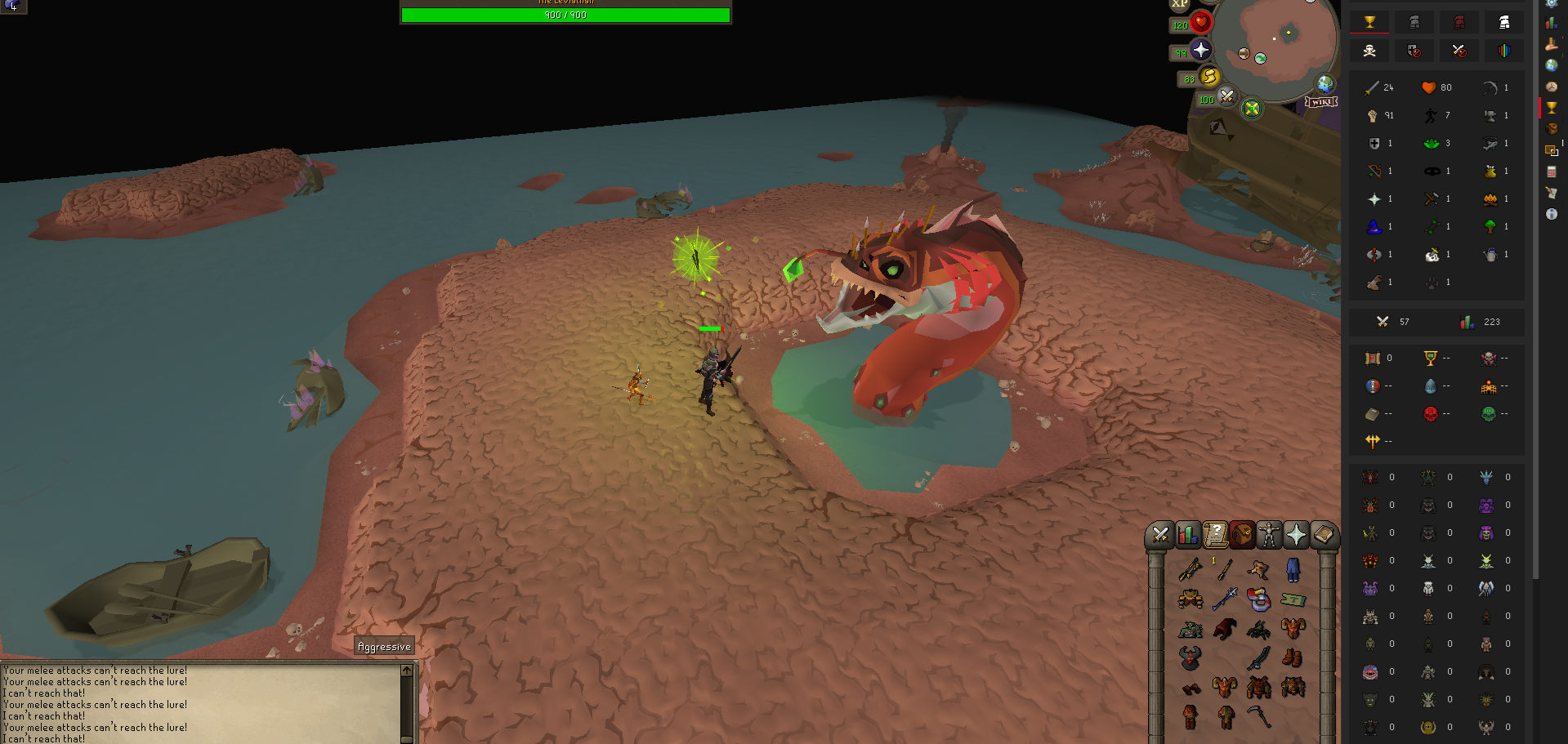1568x744 pixels.
Task: Open the Worn Equipment tab
Action: tap(1269, 536)
